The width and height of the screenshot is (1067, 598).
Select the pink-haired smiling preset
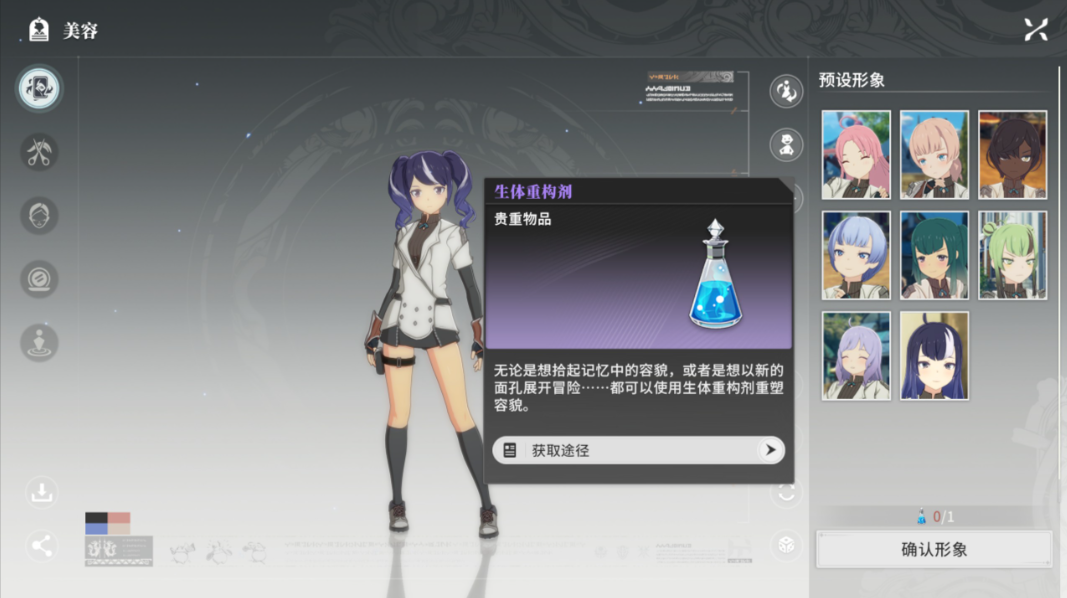click(856, 155)
